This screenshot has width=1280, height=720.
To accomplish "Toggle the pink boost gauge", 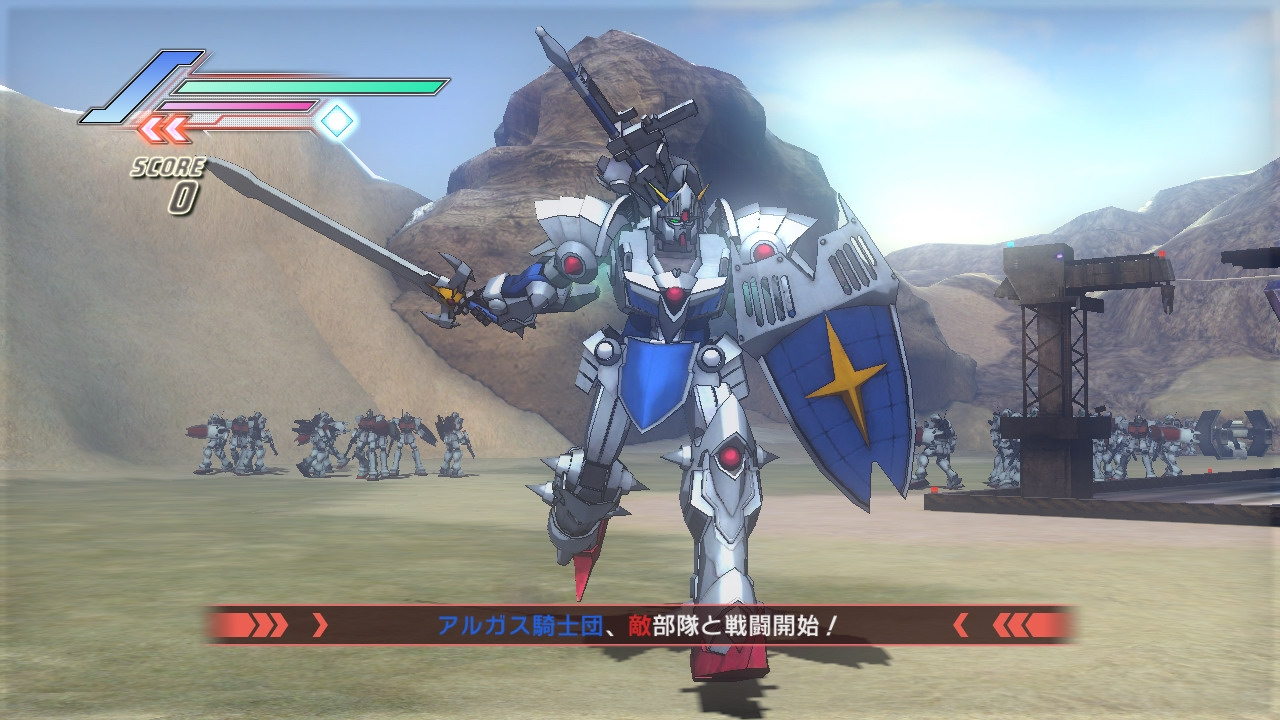I will click(237, 104).
